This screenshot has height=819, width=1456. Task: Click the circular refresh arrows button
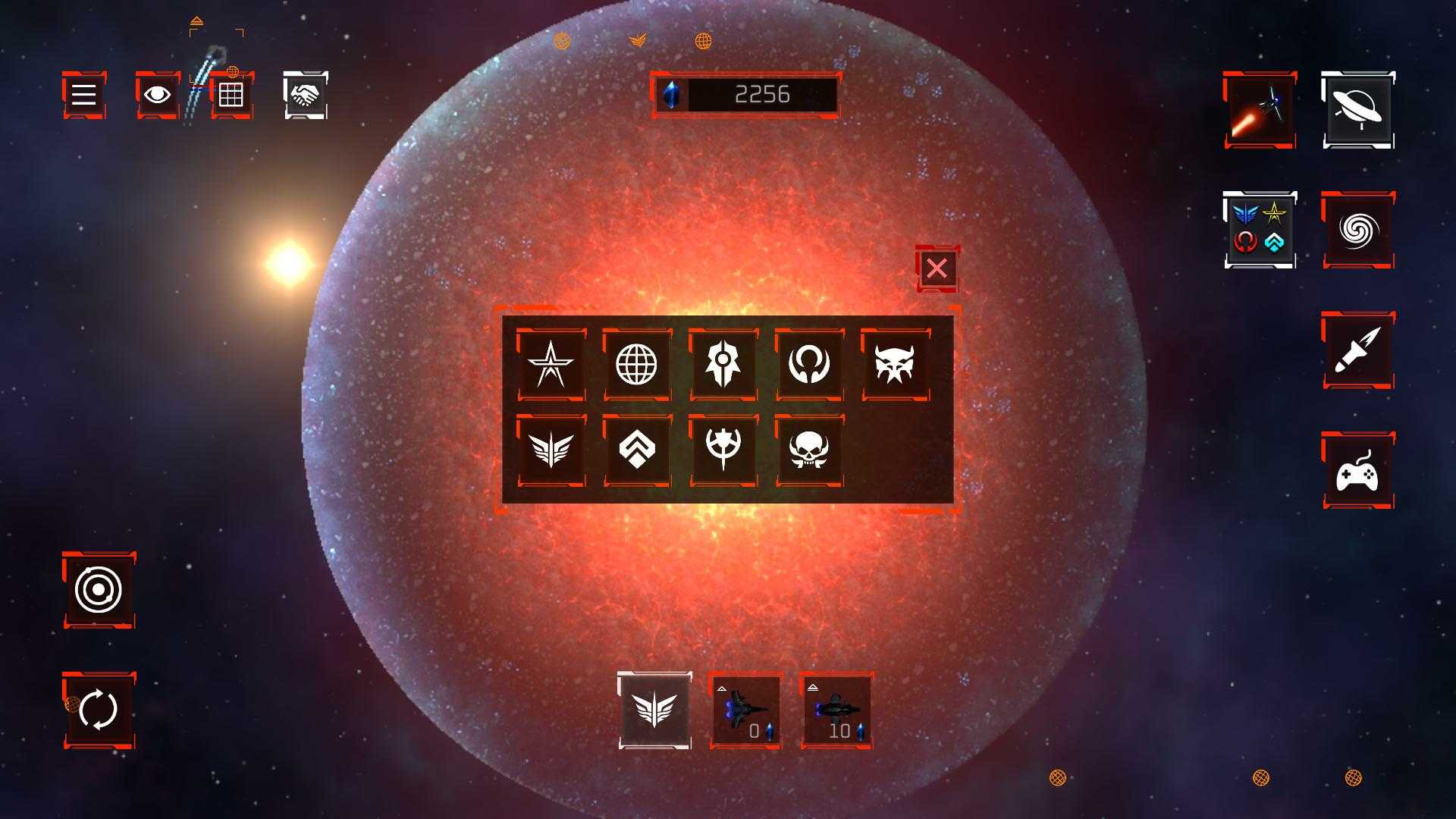99,710
